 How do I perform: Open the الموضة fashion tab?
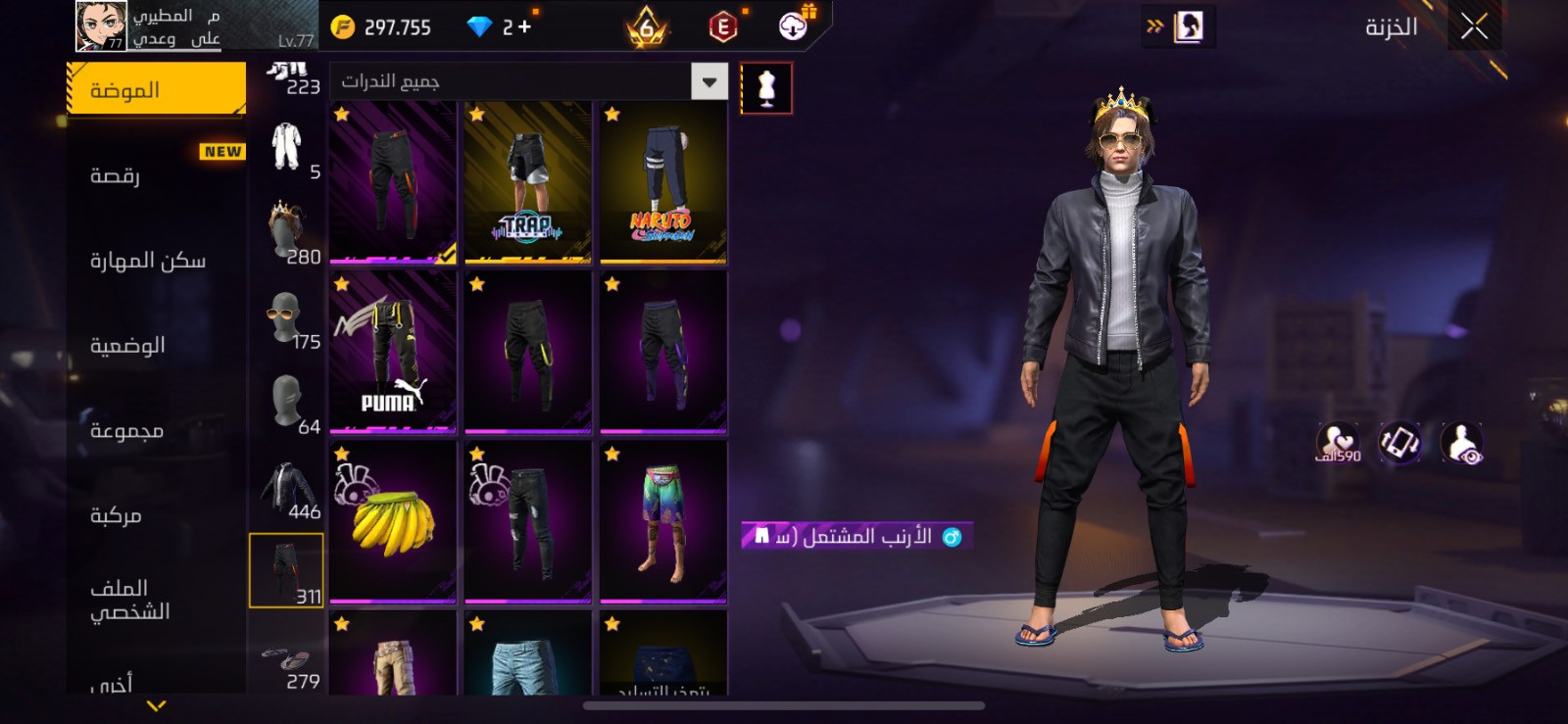[157, 90]
